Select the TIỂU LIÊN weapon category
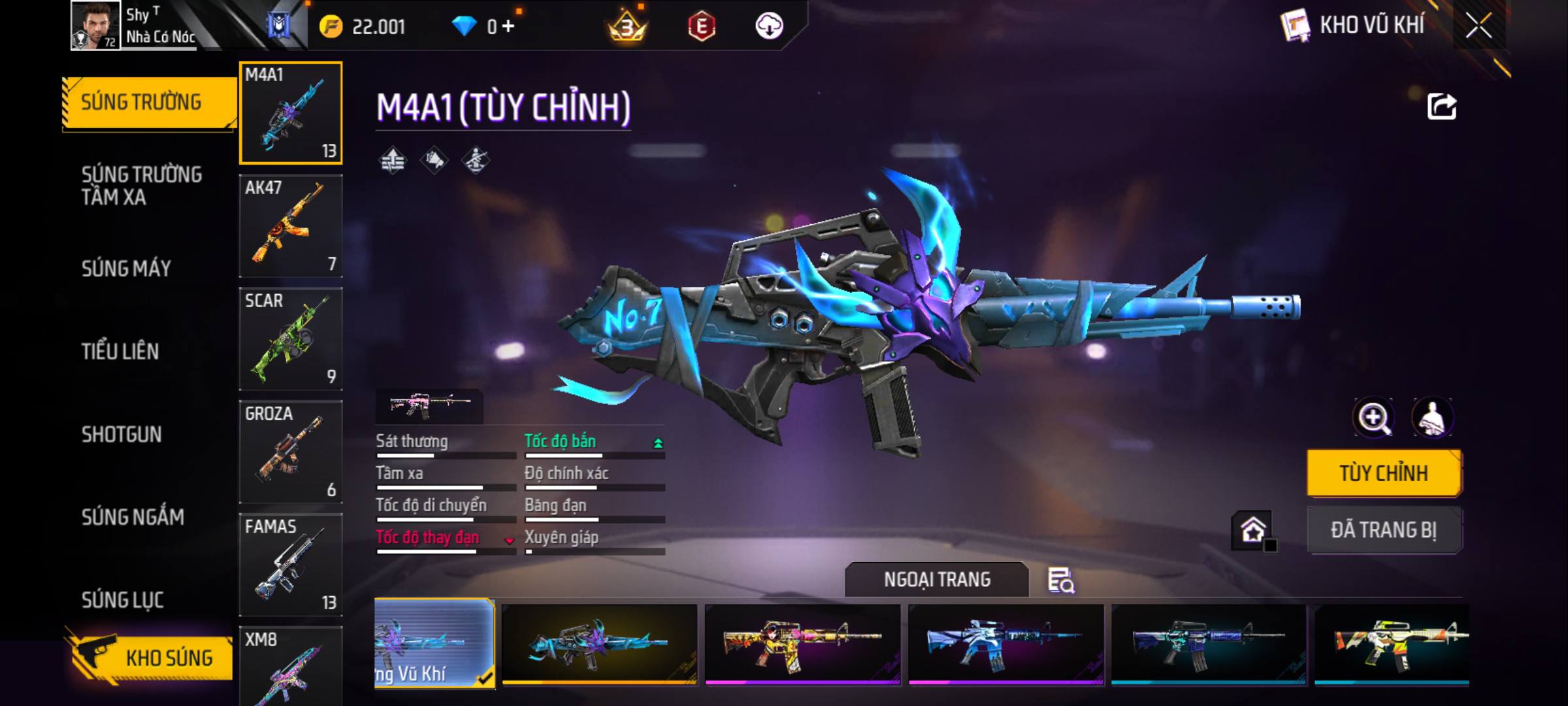The height and width of the screenshot is (706, 1568). [120, 351]
